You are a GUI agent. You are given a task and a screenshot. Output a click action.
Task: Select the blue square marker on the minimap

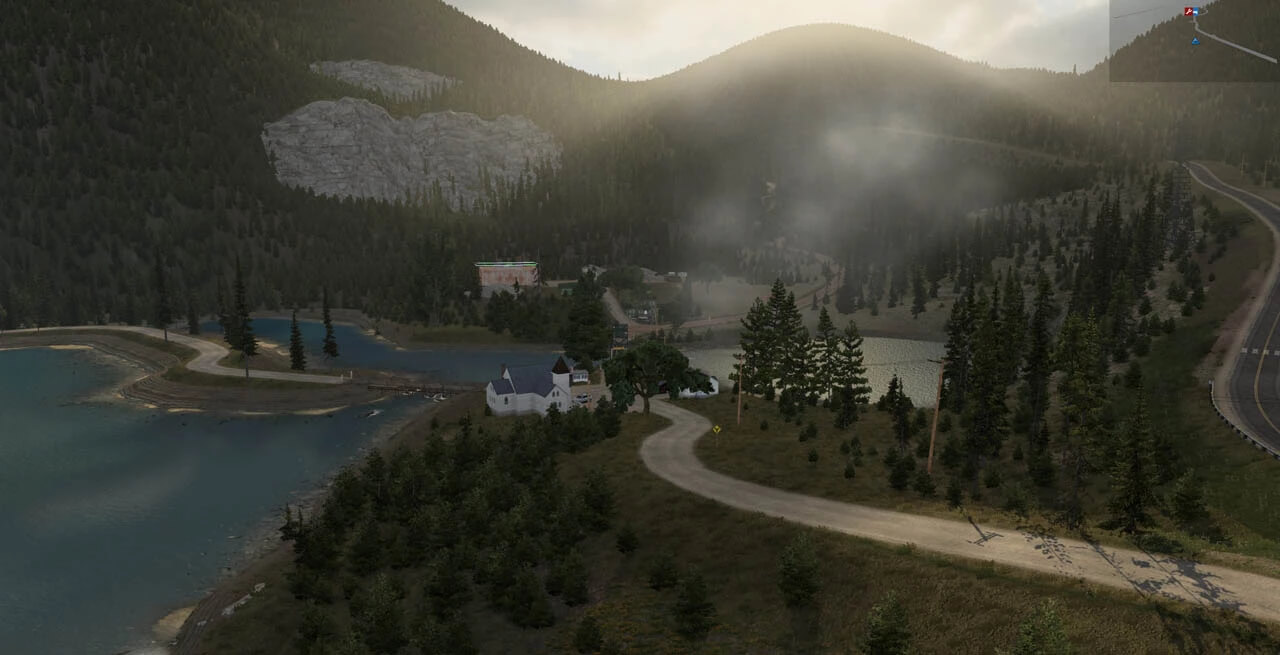(1197, 12)
